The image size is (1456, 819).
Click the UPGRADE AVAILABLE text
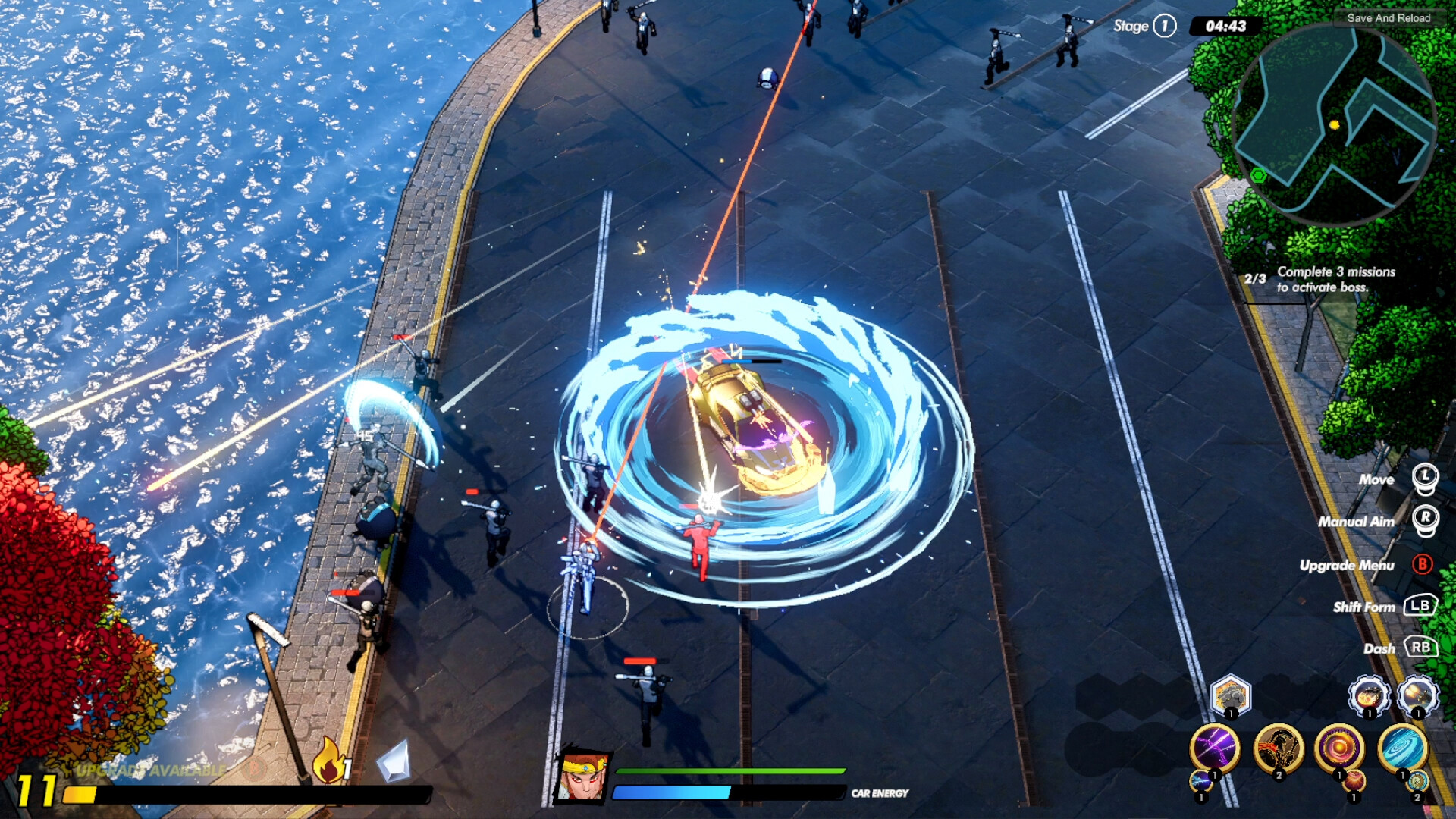151,770
